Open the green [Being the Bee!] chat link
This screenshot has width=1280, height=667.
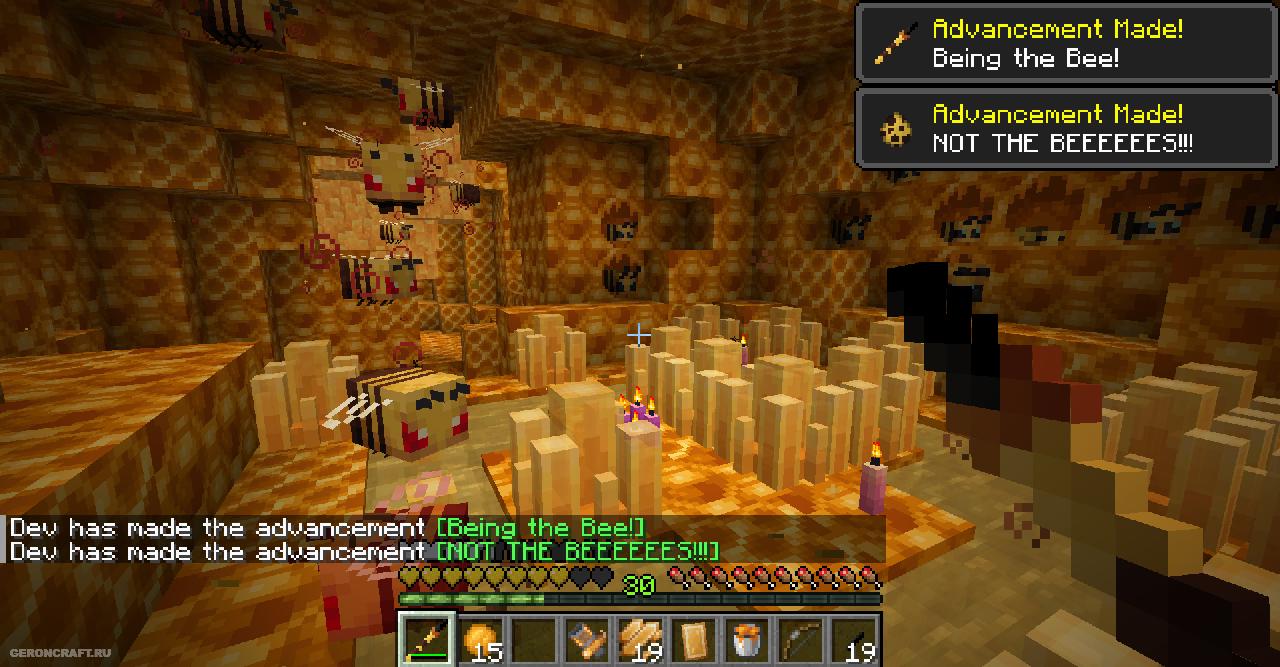pos(541,528)
